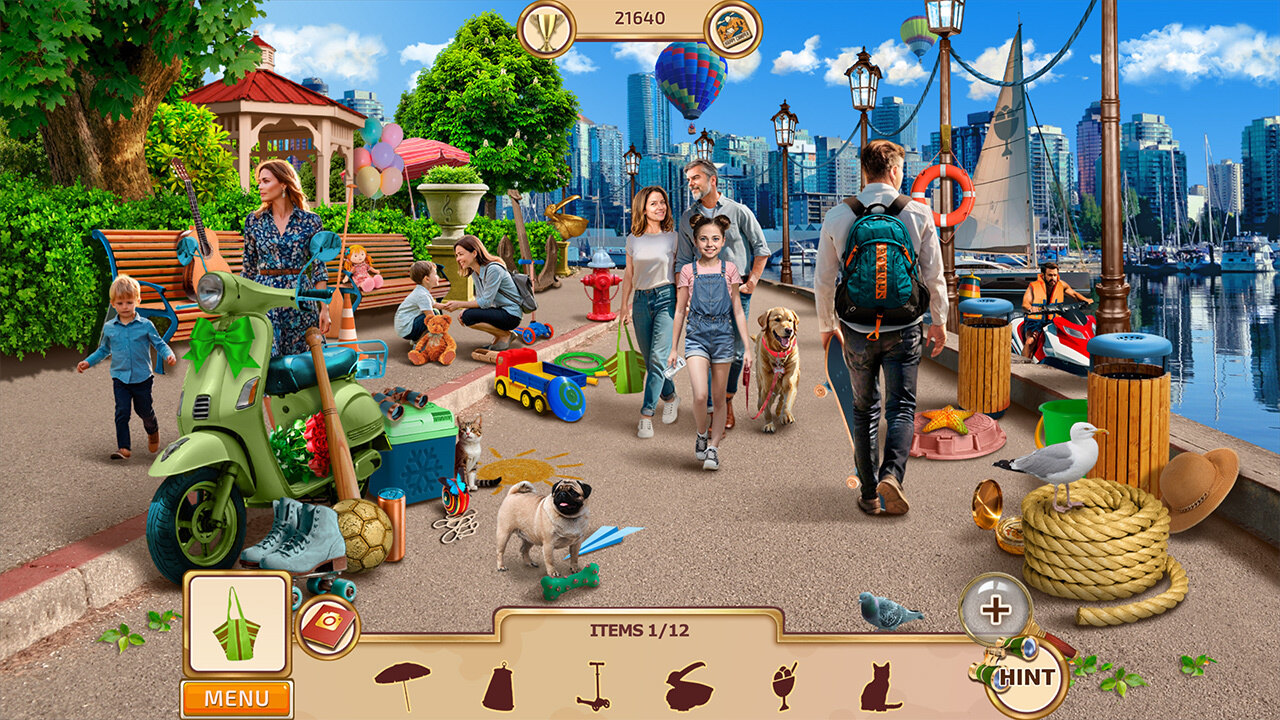The height and width of the screenshot is (720, 1280).
Task: Use the HINT button
Action: (1026, 677)
